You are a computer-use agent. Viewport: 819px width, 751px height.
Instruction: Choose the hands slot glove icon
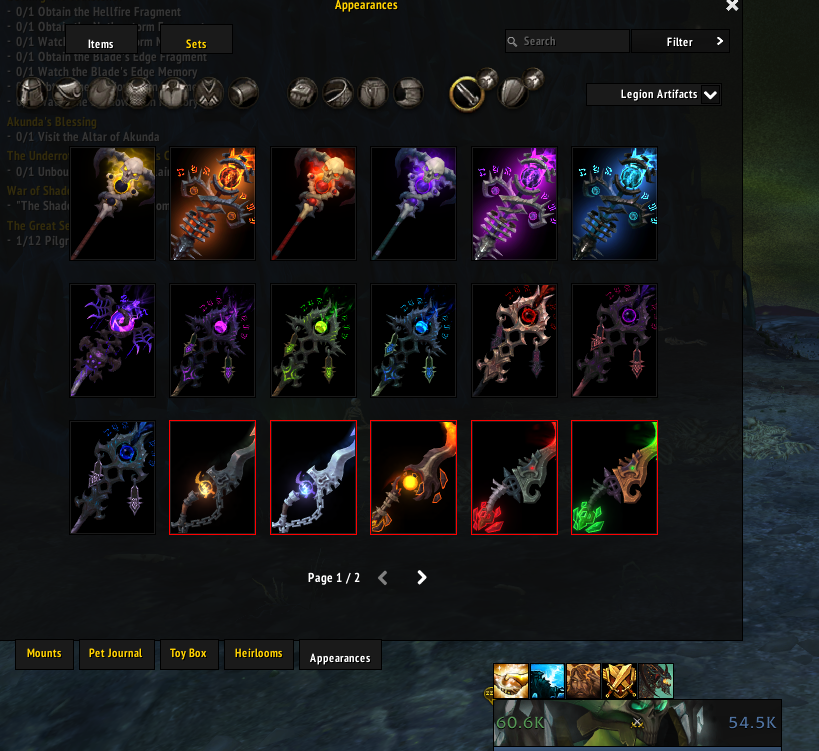(x=303, y=93)
